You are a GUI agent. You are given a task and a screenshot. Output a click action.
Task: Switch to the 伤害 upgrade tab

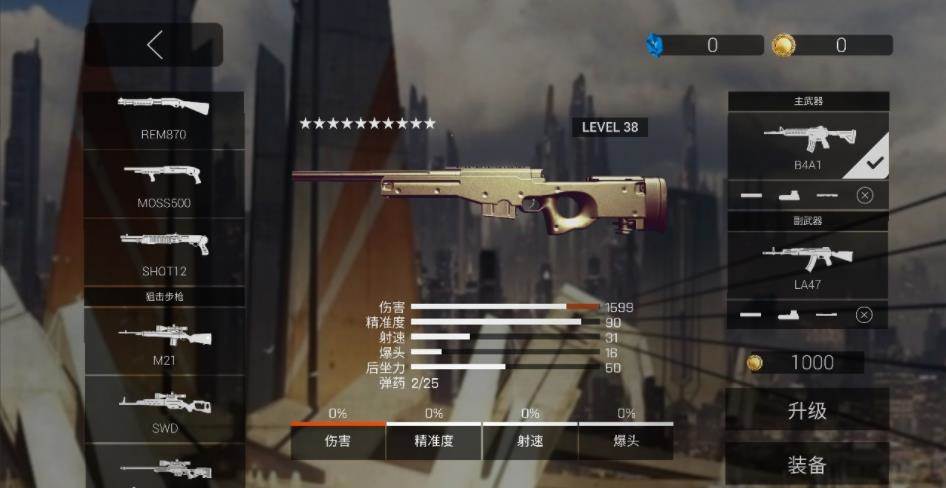338,441
